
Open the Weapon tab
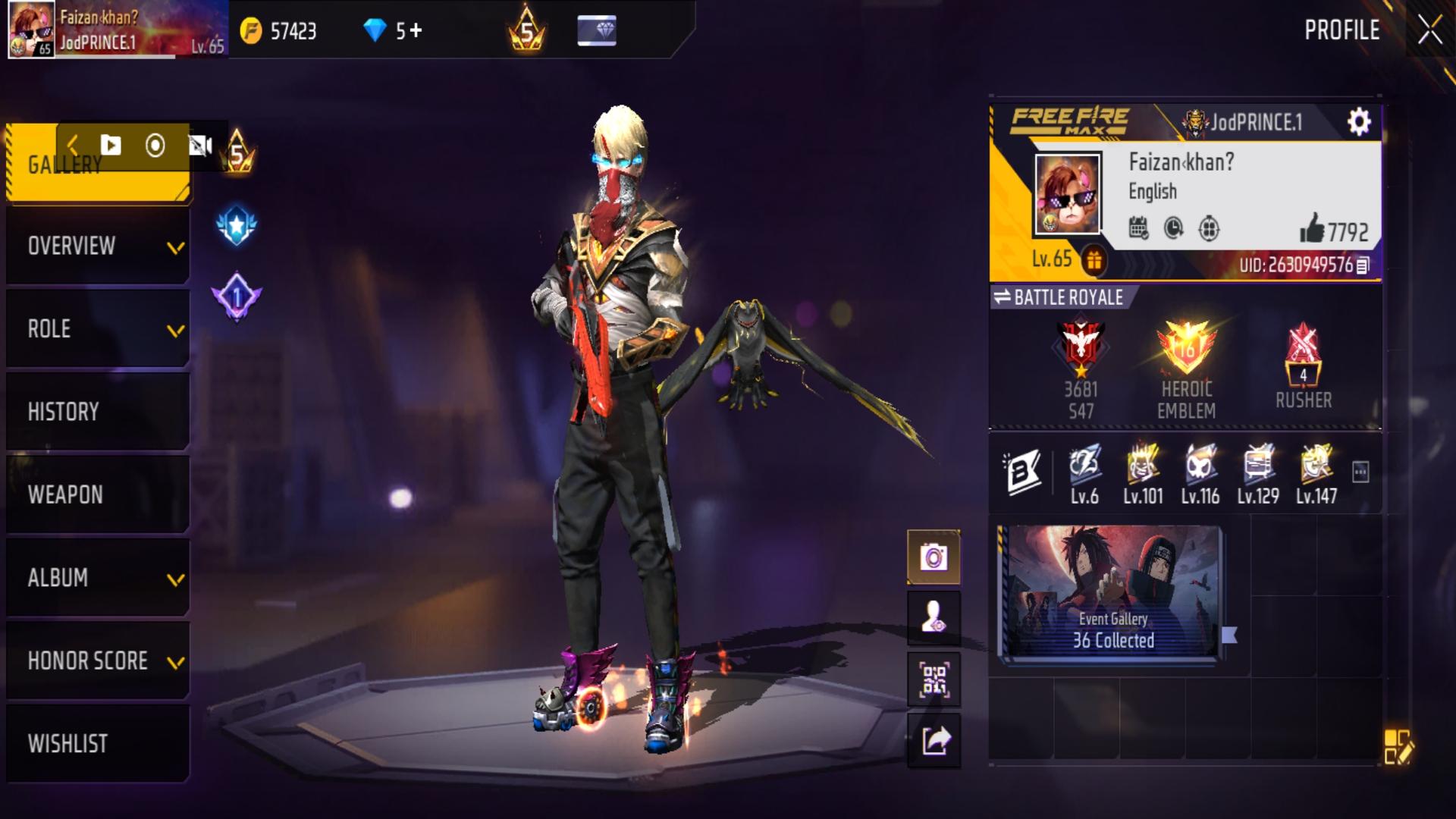click(98, 494)
